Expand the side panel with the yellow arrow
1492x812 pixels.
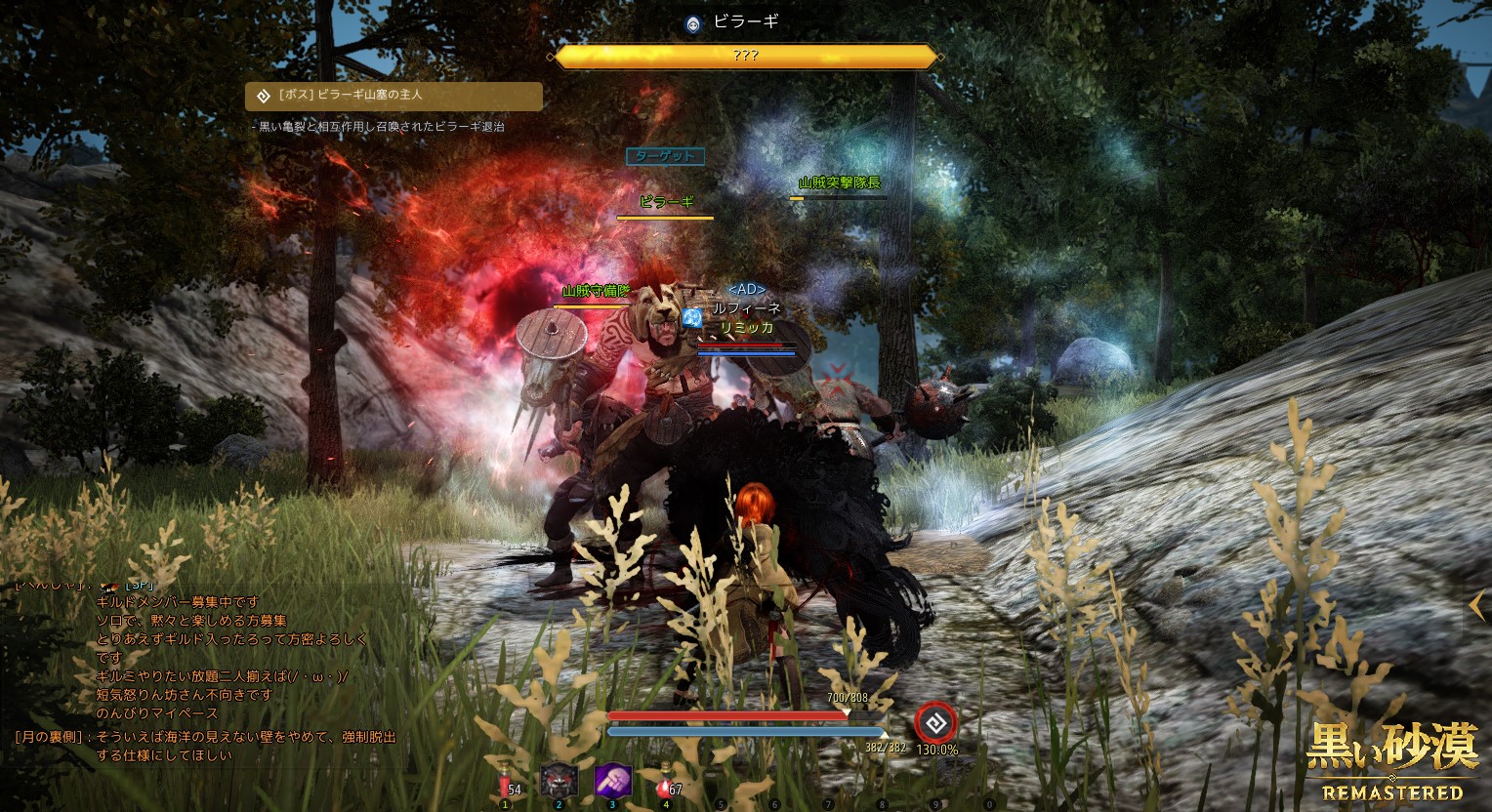[x=1477, y=606]
